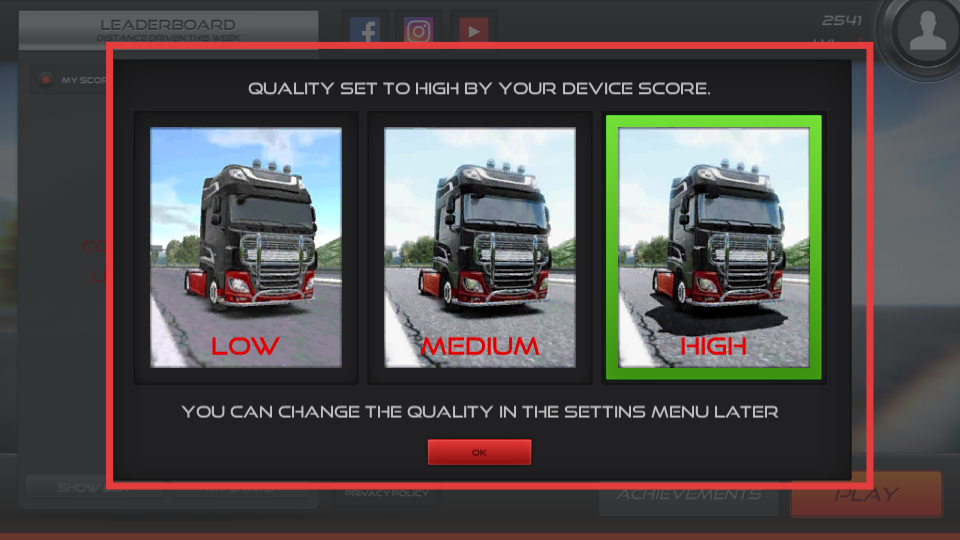Confirm with the red OK button
The width and height of the screenshot is (960, 540).
tap(479, 453)
